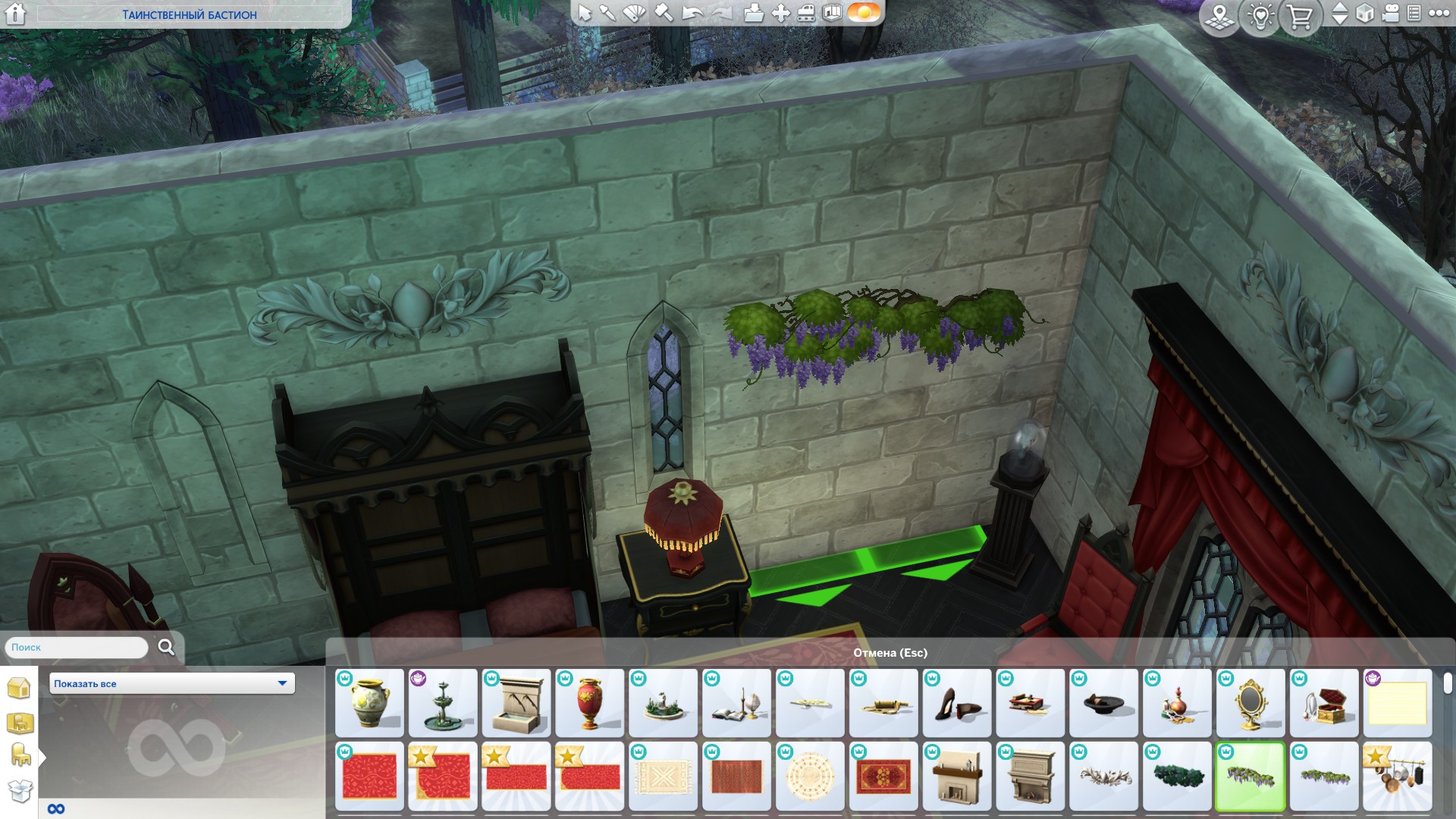Viewport: 1456px width, 819px height.
Task: Choose the red vase thumbnail
Action: coord(589,703)
